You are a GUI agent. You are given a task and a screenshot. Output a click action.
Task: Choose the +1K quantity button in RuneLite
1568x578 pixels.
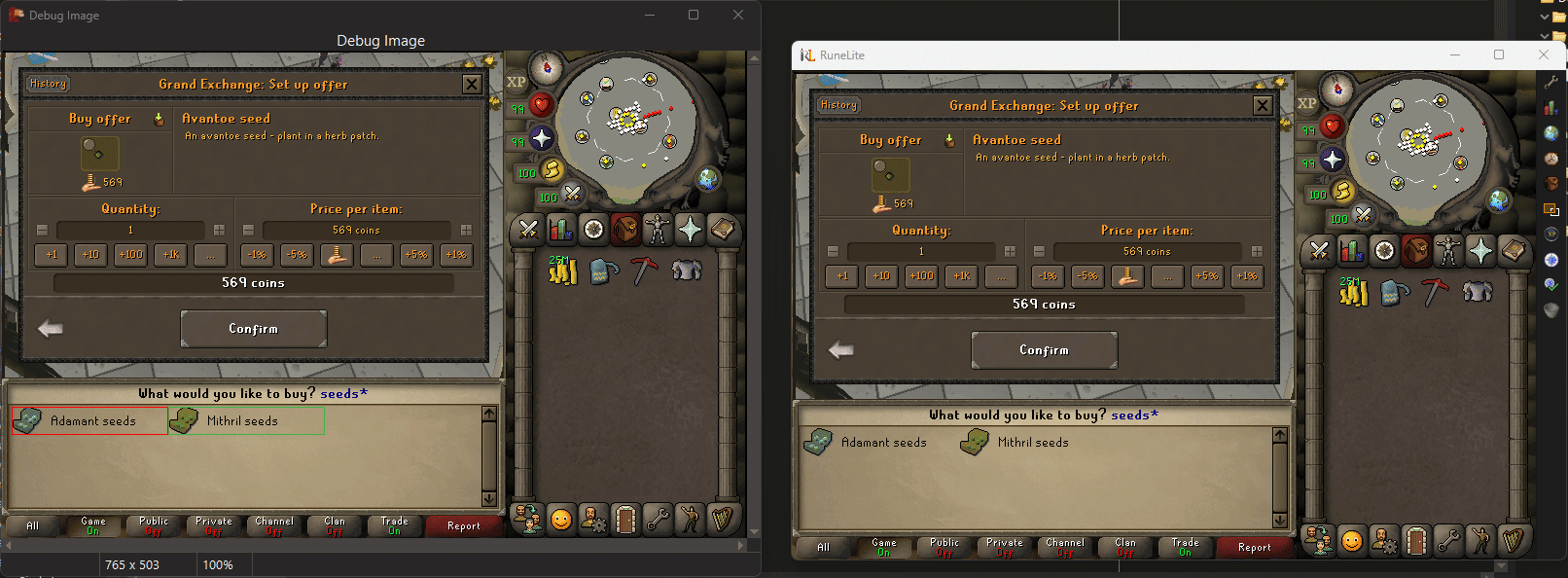[962, 275]
